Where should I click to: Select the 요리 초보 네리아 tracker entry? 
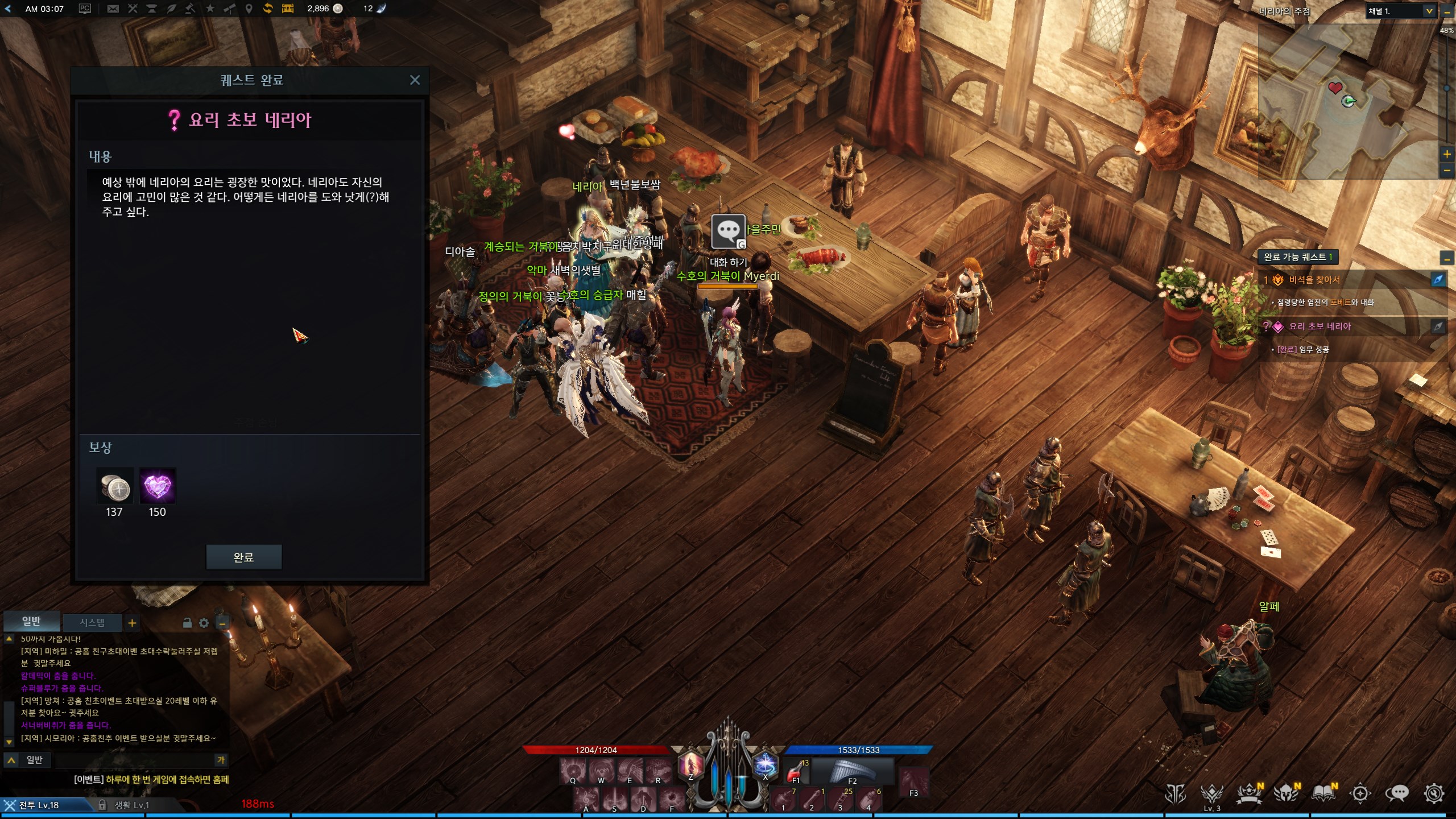(1319, 326)
